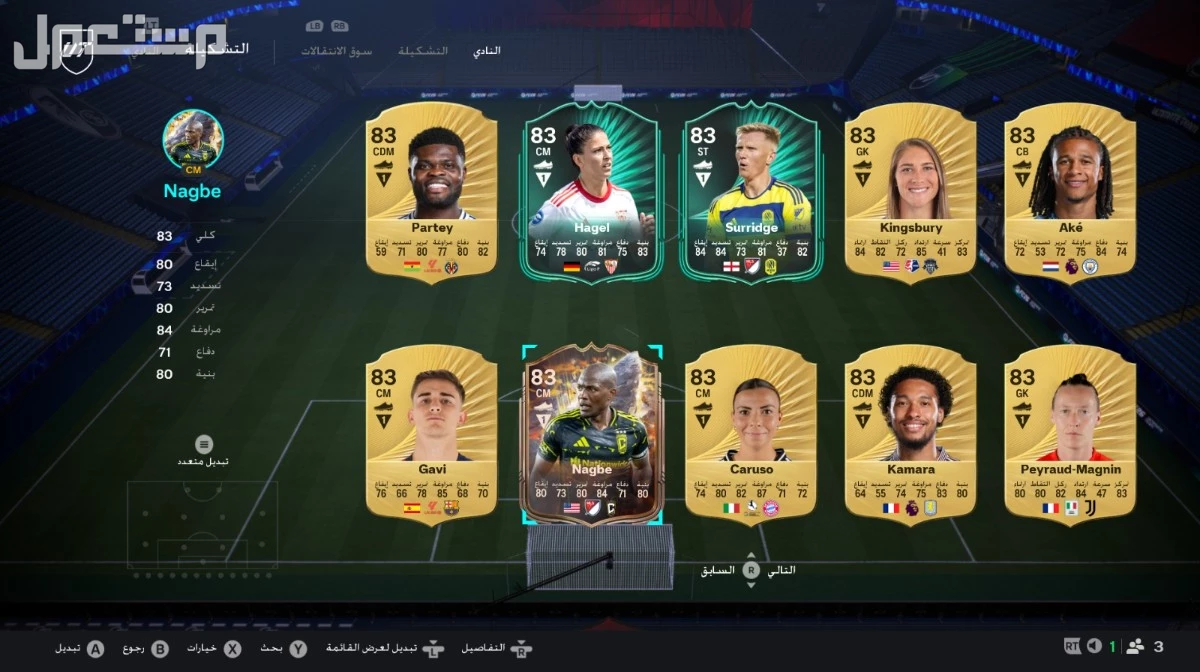Open the التشكيلة tab in the top bar

click(x=423, y=50)
